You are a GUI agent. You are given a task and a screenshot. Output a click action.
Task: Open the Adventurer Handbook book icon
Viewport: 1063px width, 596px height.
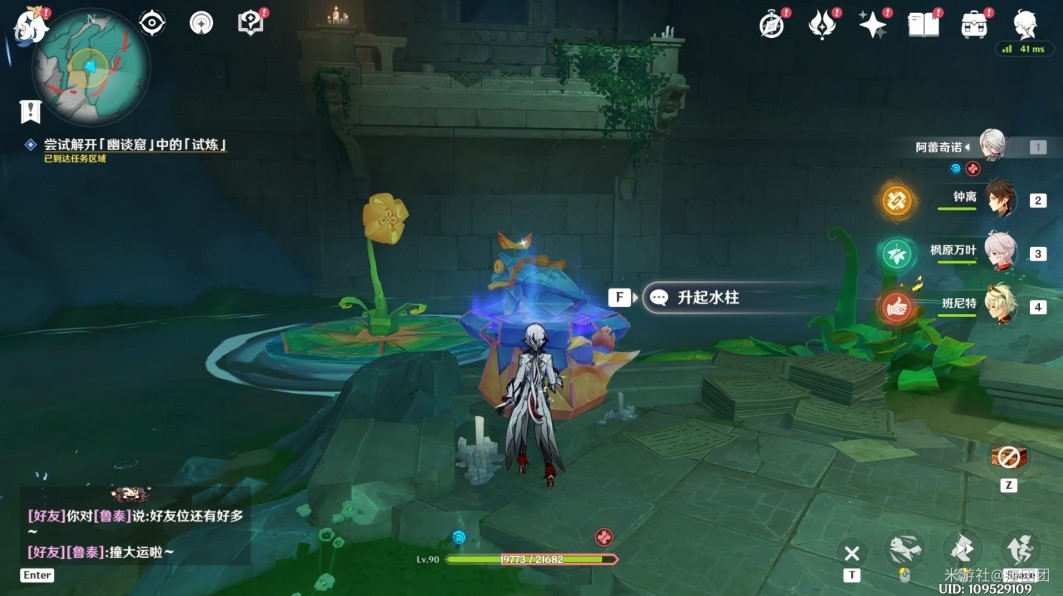point(923,25)
